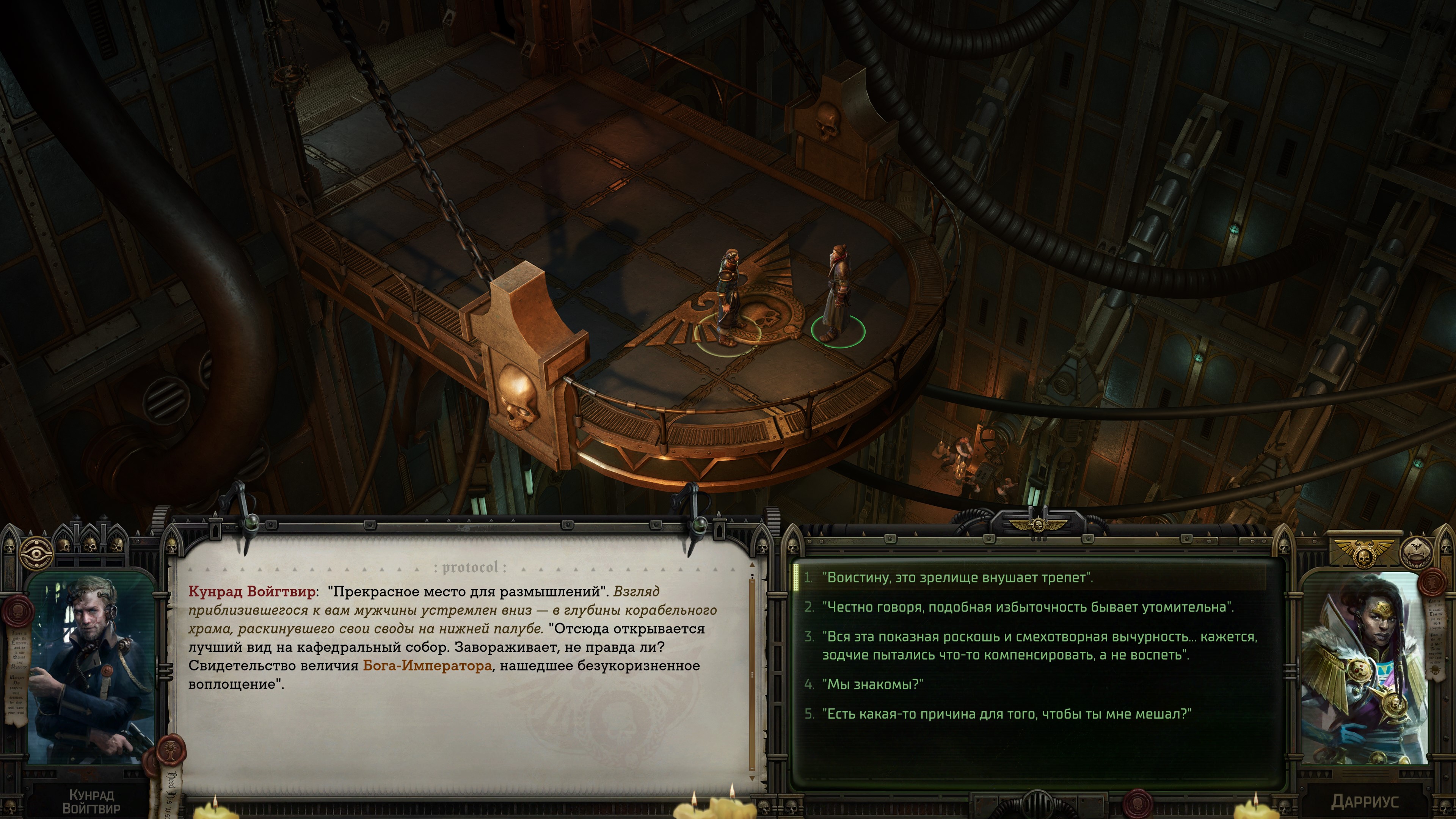Pick the reply about "показная роскошь"

pos(1039,645)
